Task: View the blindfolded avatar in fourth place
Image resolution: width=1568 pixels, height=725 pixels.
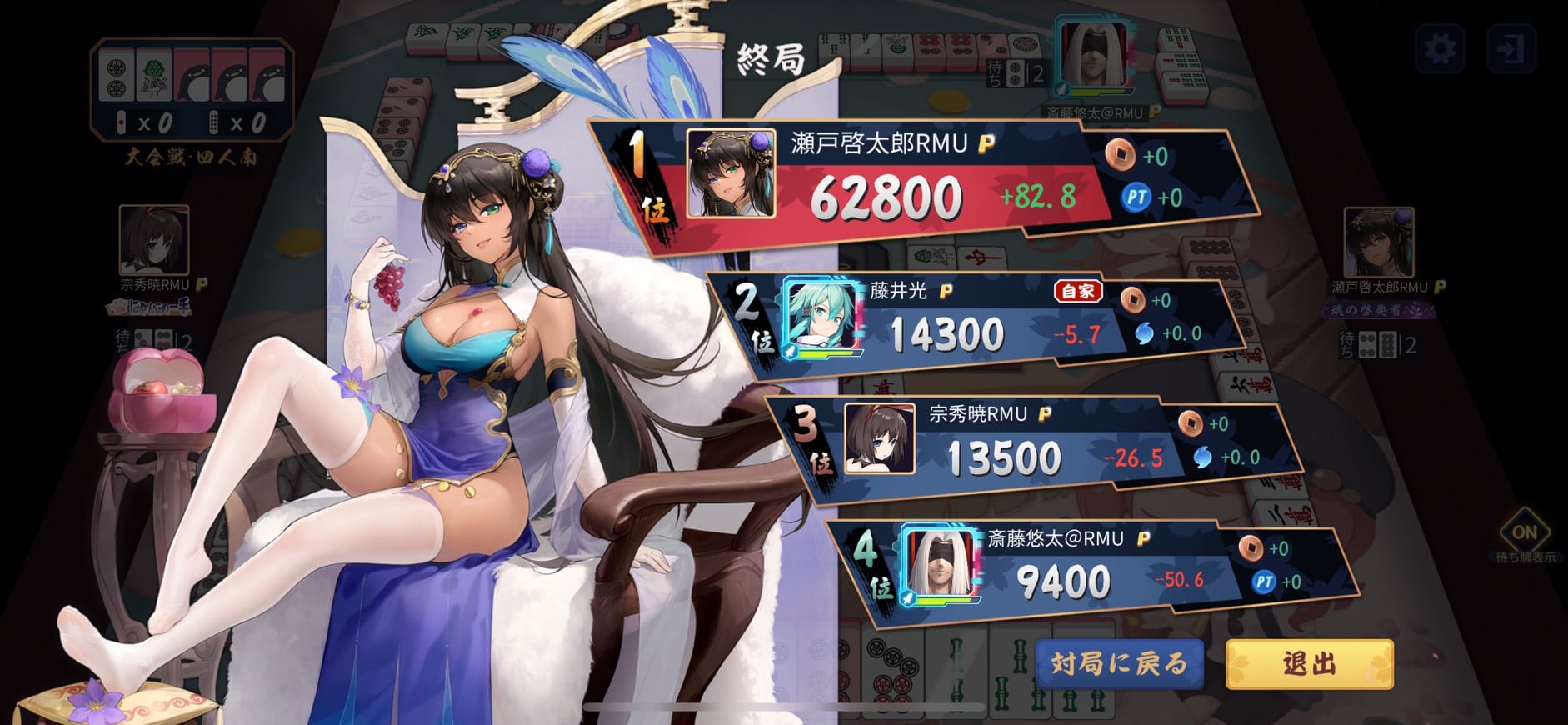Action: [x=941, y=562]
